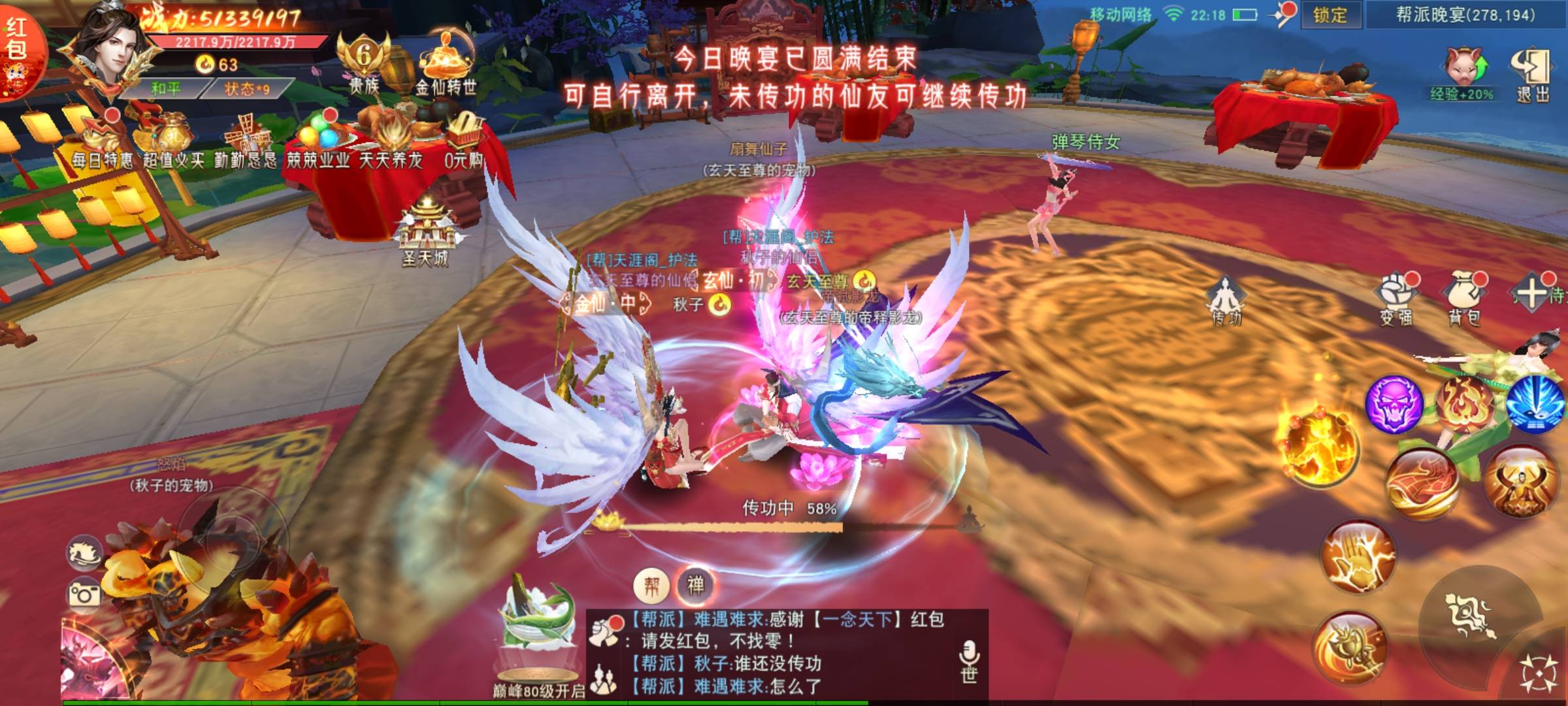Open the 0元购 zero-cost purchase icon

click(463, 141)
